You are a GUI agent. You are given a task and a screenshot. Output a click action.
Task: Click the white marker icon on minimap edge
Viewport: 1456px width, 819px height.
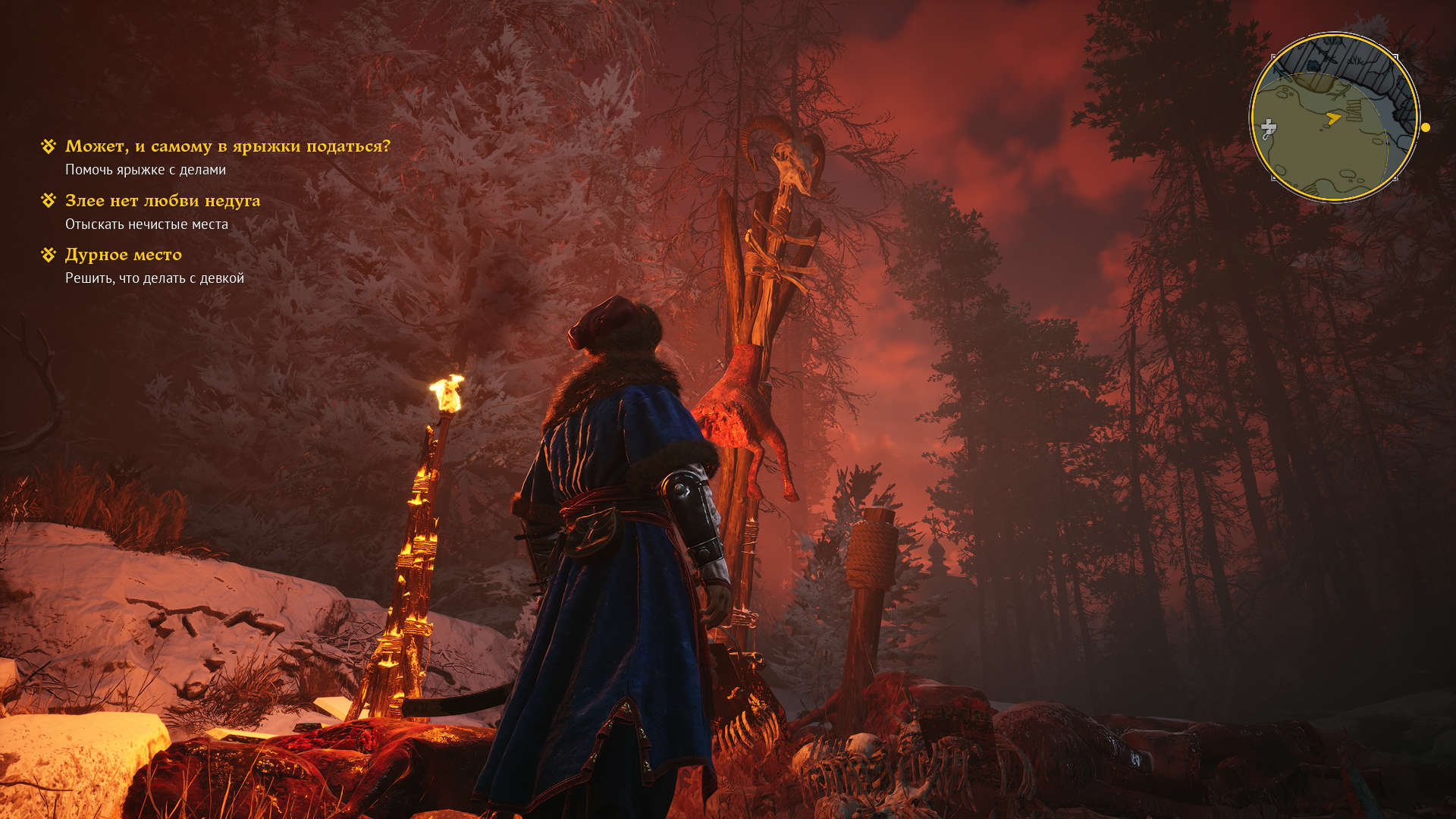click(x=1268, y=128)
